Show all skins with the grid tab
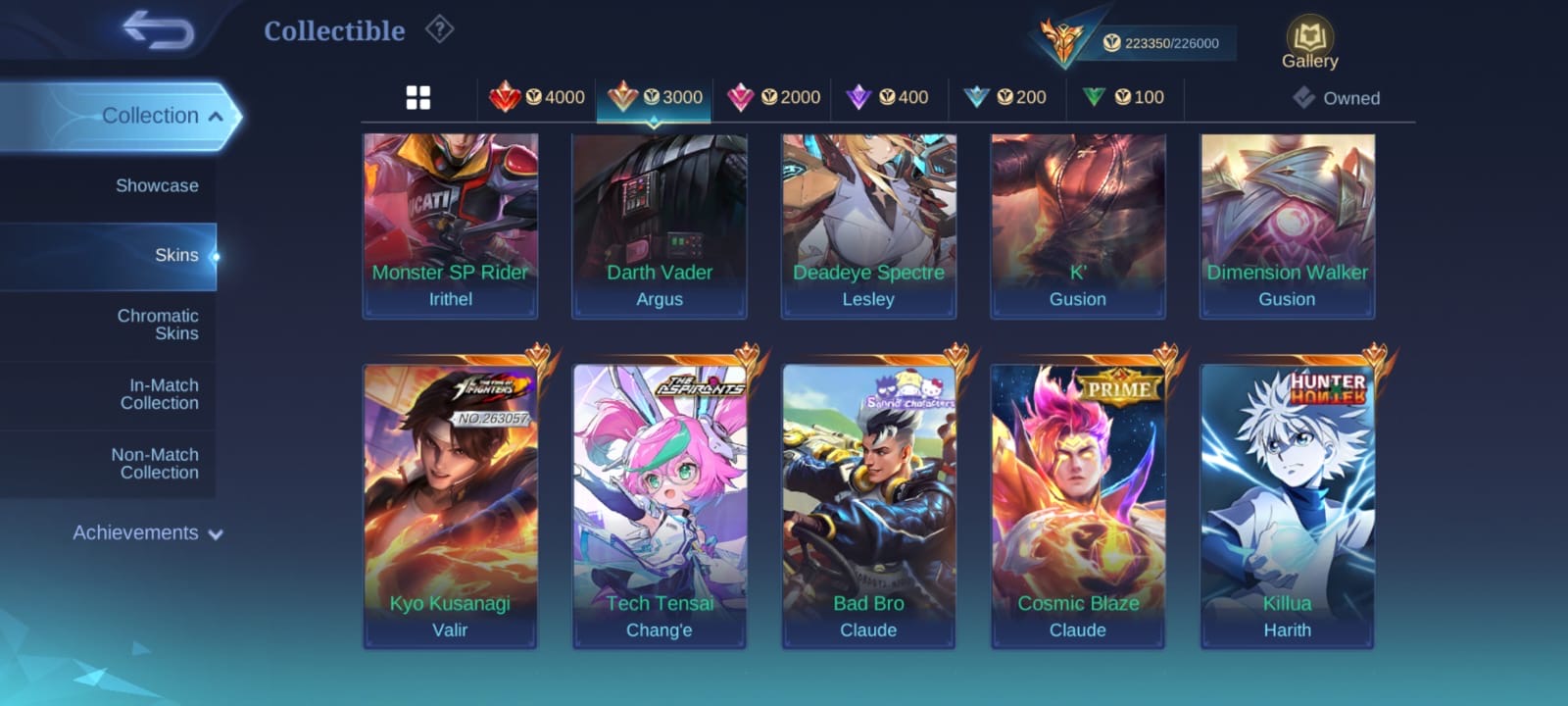The width and height of the screenshot is (1568, 706). [x=418, y=98]
